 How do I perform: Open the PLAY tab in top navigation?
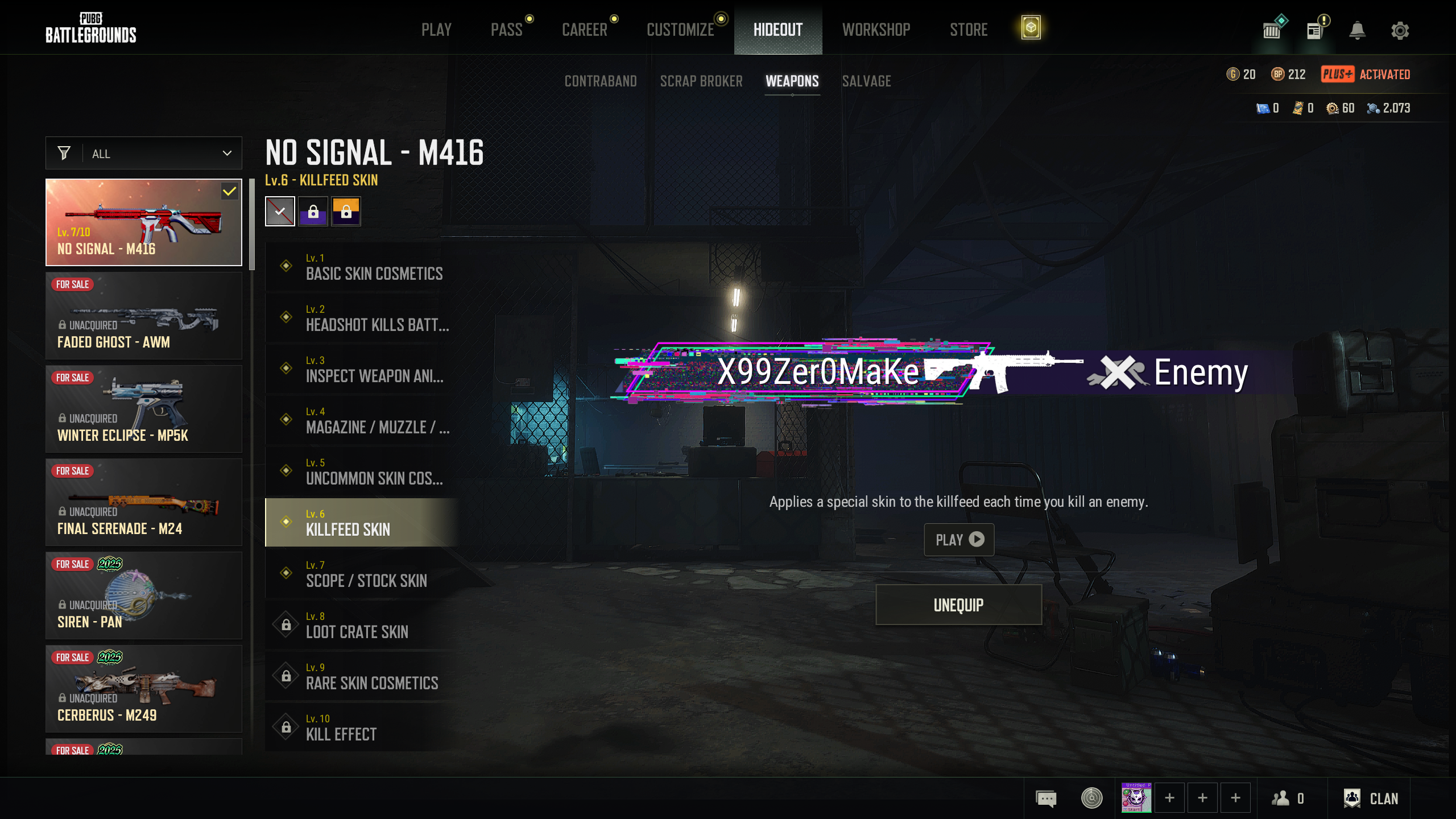[436, 30]
